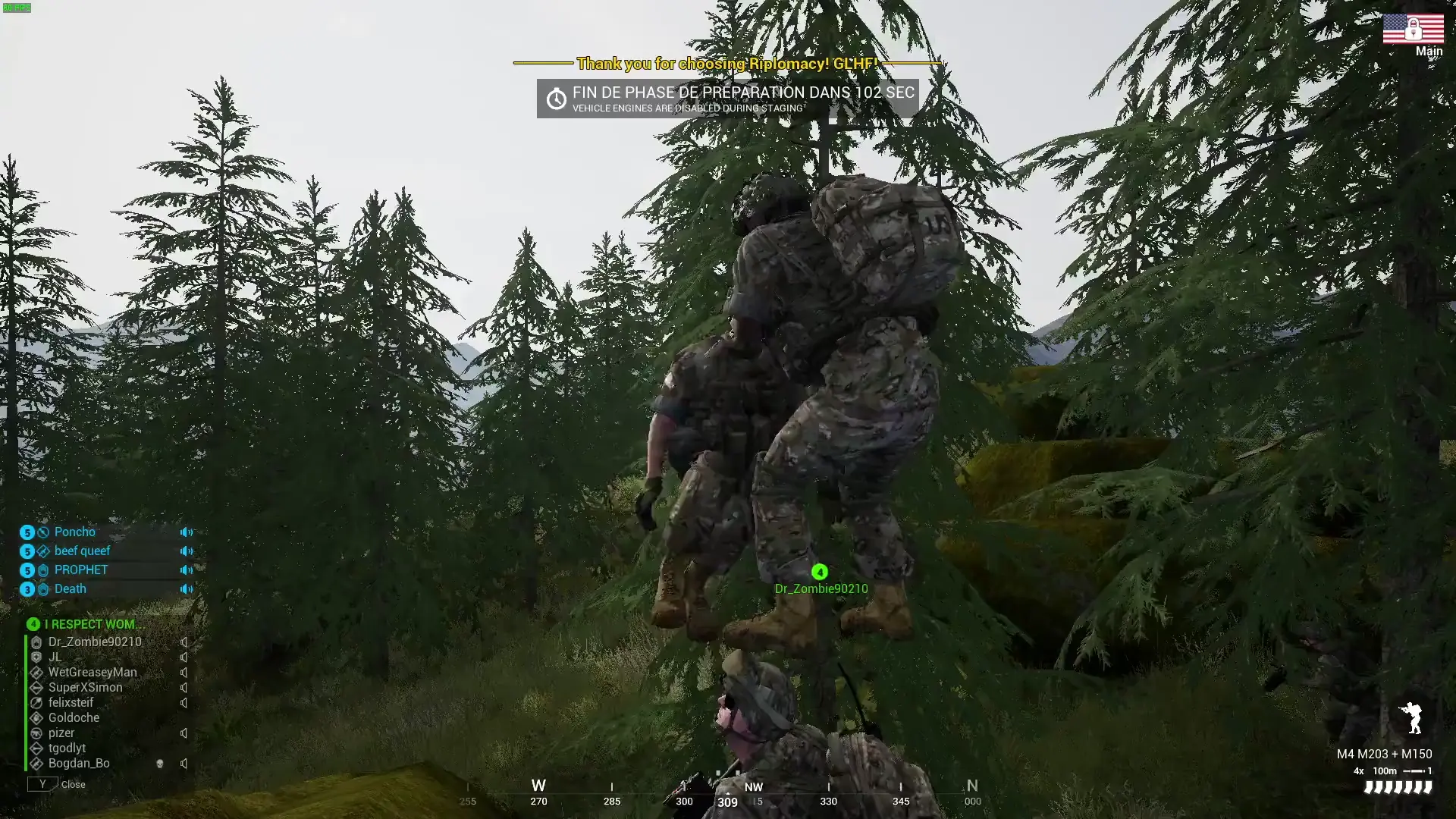Click beef queef's rifleman role icon

tap(43, 551)
